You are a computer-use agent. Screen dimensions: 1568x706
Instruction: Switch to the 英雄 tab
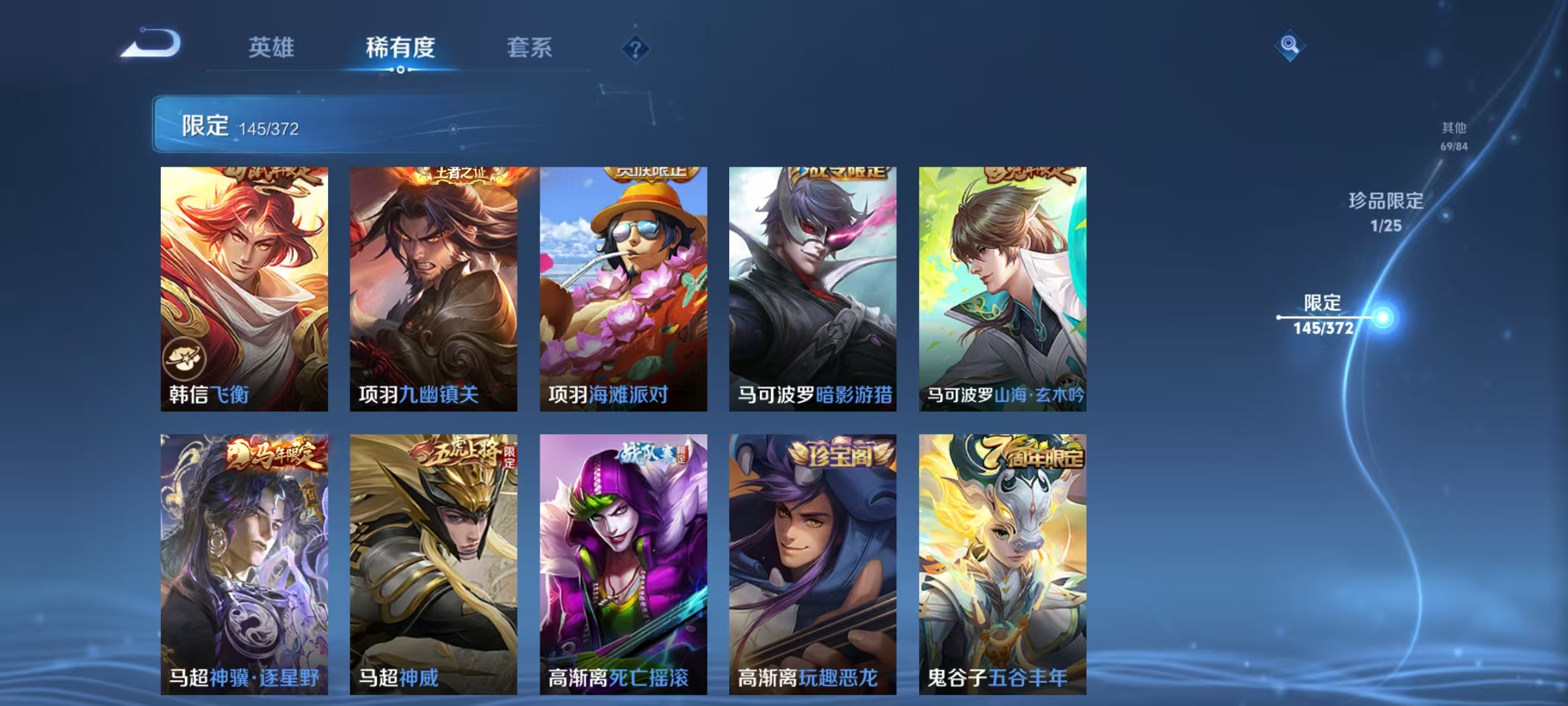click(271, 48)
